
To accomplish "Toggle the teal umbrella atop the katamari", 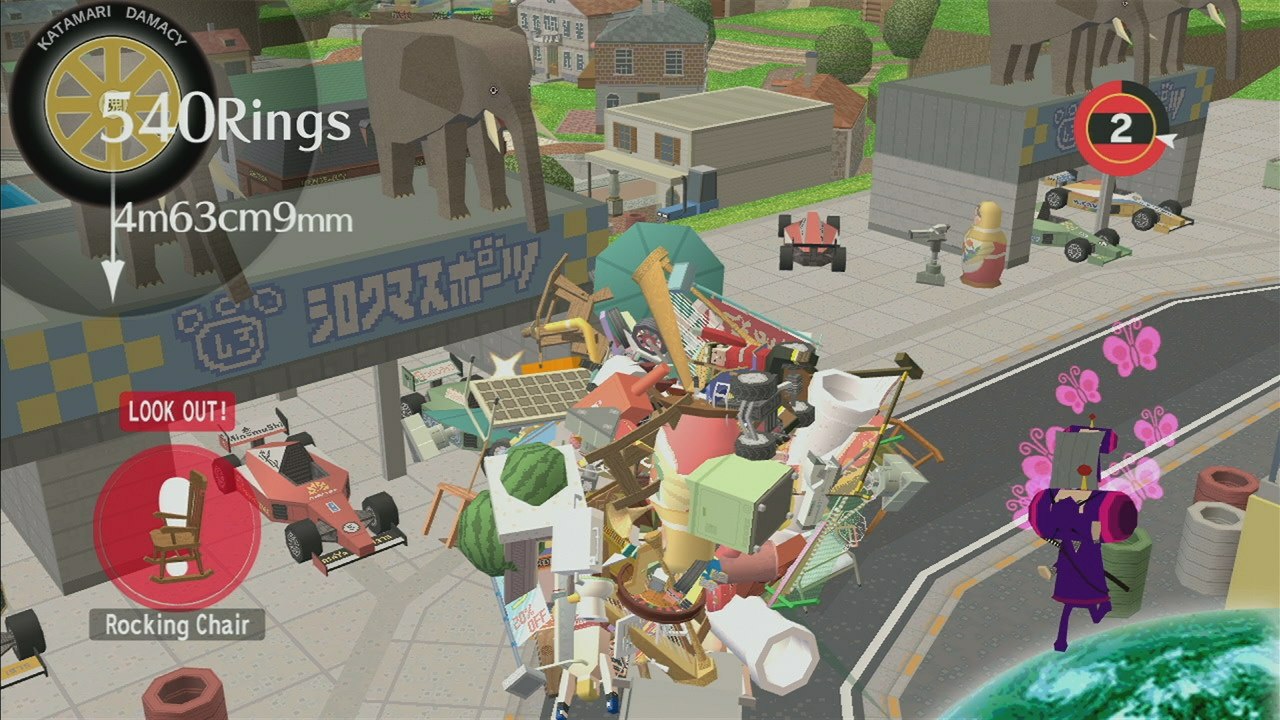I will point(665,265).
